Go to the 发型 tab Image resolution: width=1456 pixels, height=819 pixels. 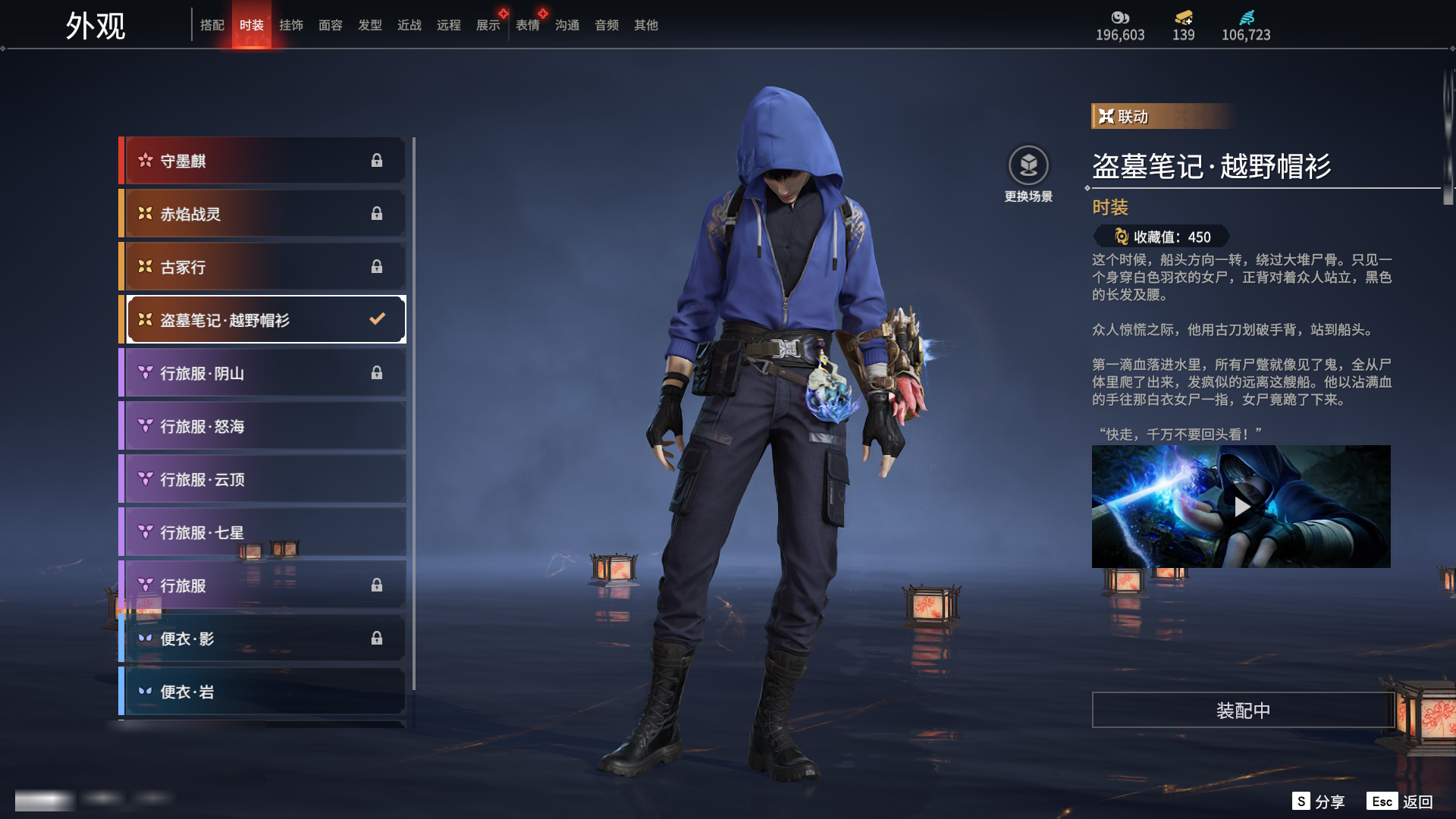[x=370, y=25]
